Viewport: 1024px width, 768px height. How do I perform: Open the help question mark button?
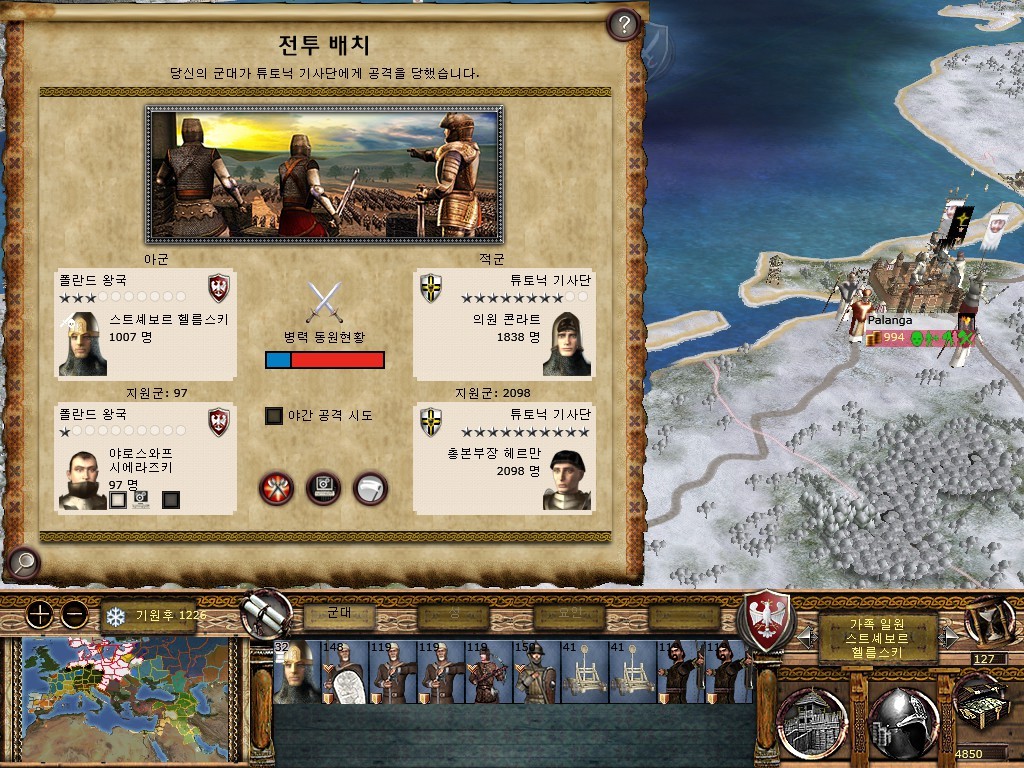[x=623, y=24]
